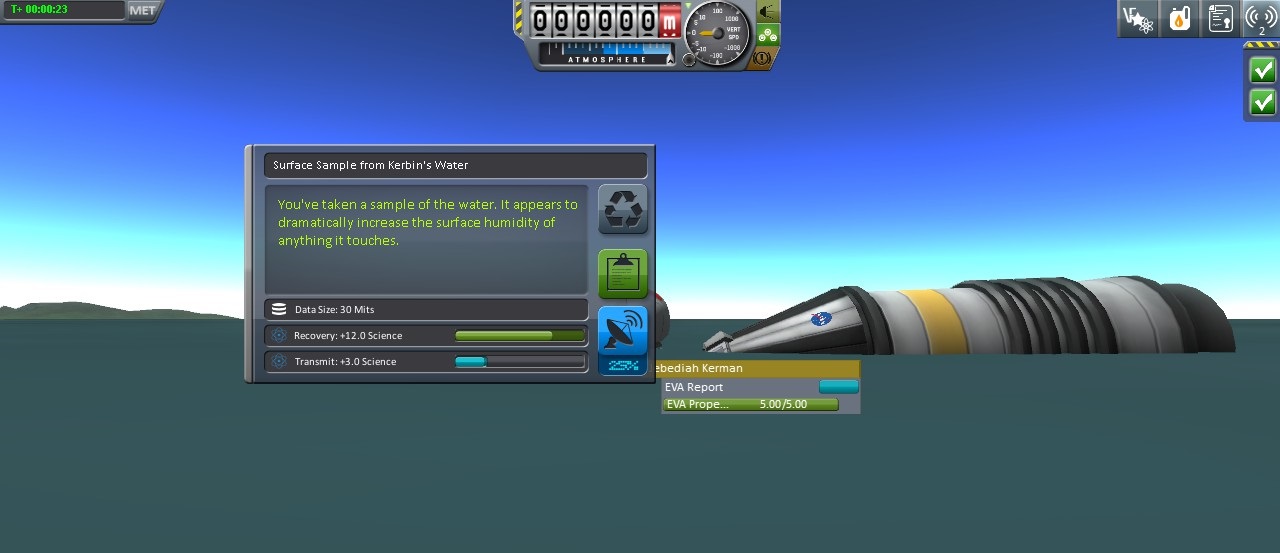Toggle the landing gear green button
The image size is (1280, 553).
[x=767, y=35]
